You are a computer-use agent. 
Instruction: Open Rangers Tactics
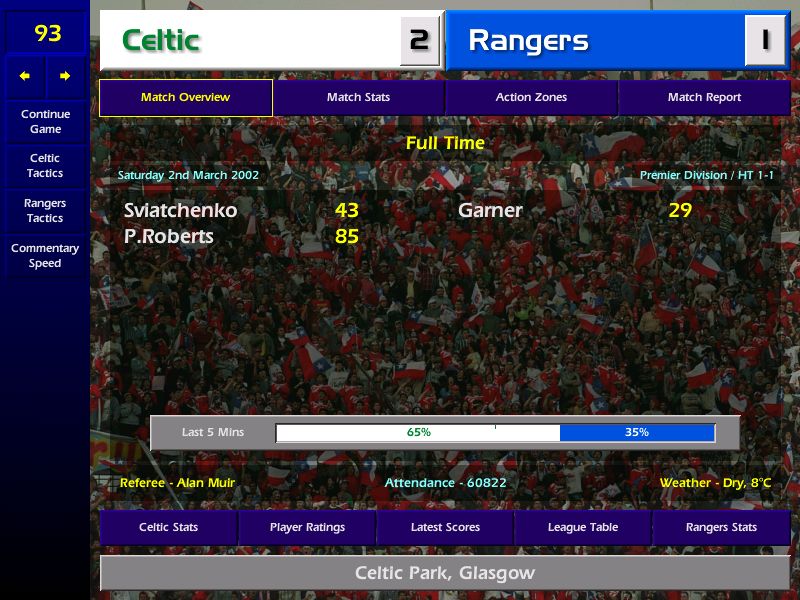[45, 211]
